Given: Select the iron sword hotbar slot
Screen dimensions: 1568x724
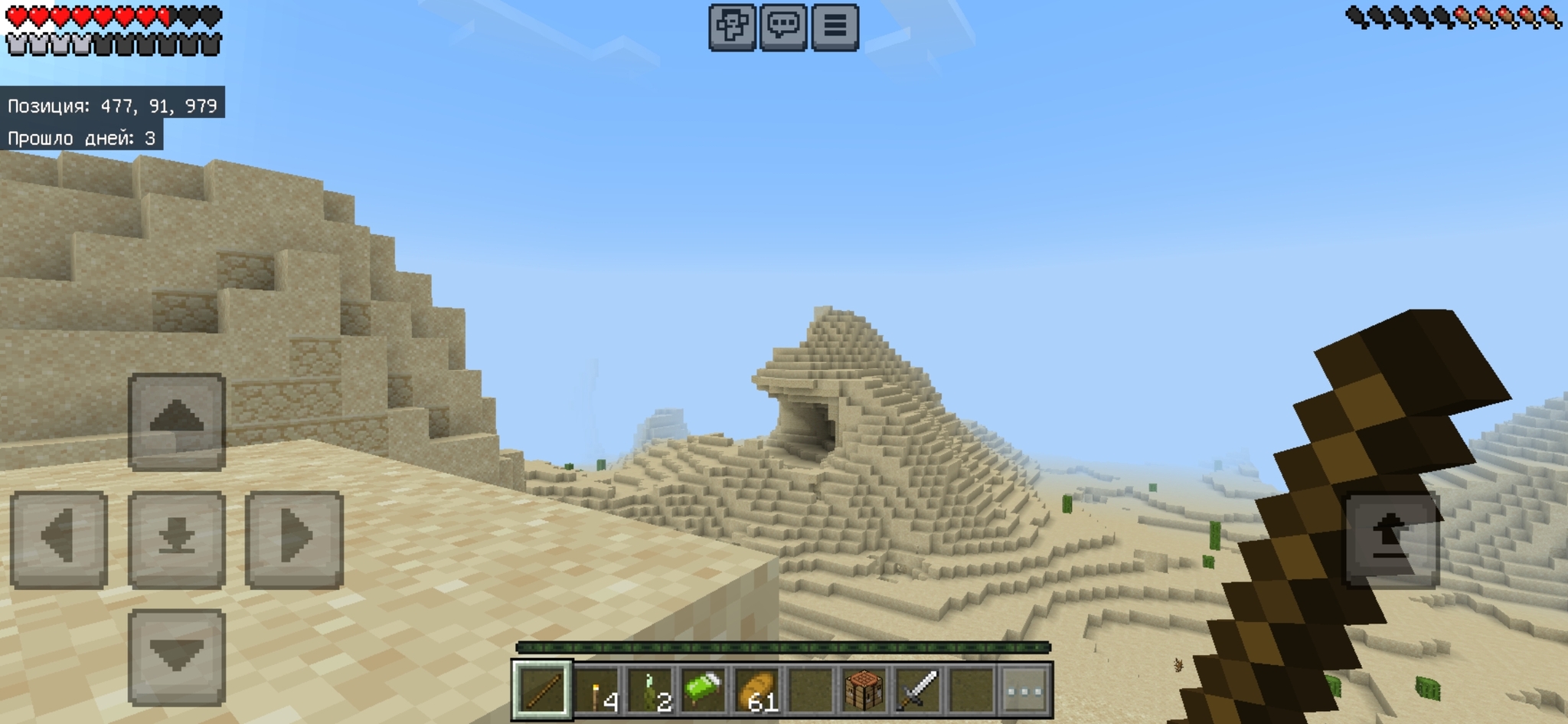Looking at the screenshot, I should click(918, 690).
